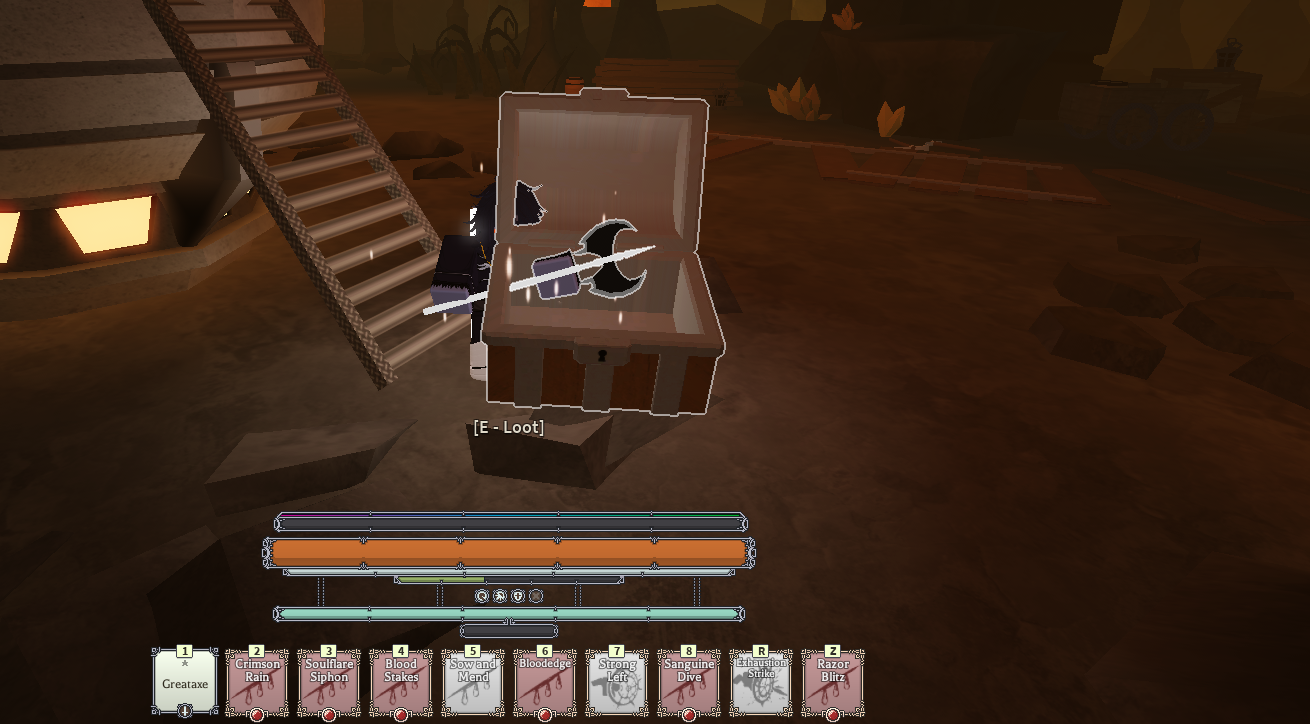1310x724 pixels.
Task: Cast Soulflare Siphon from the hotbar
Action: [329, 682]
